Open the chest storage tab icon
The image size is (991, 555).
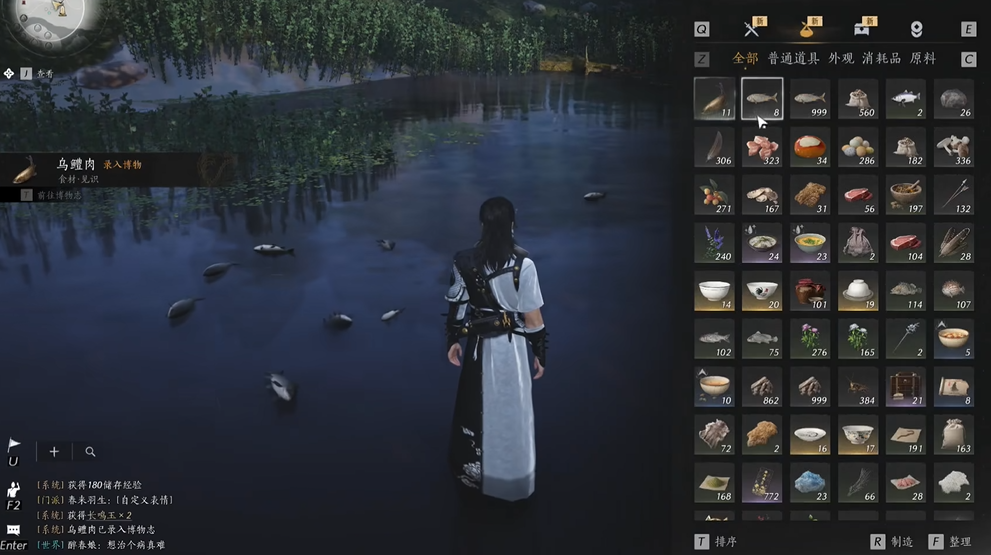(x=860, y=29)
